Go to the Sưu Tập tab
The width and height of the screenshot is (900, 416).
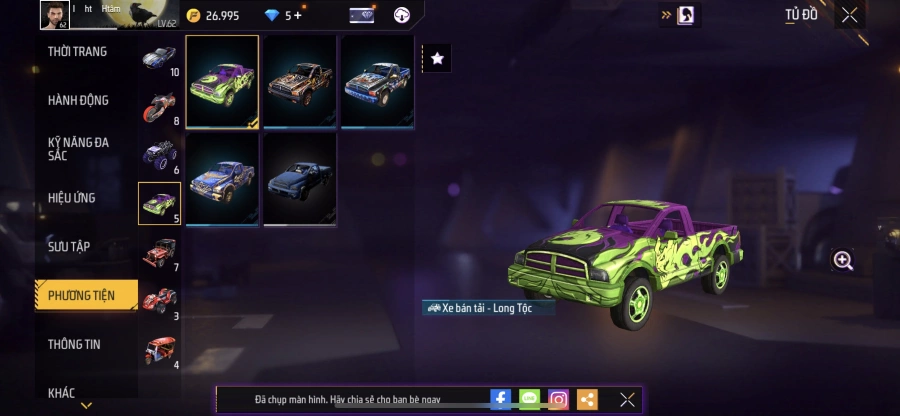pos(70,246)
